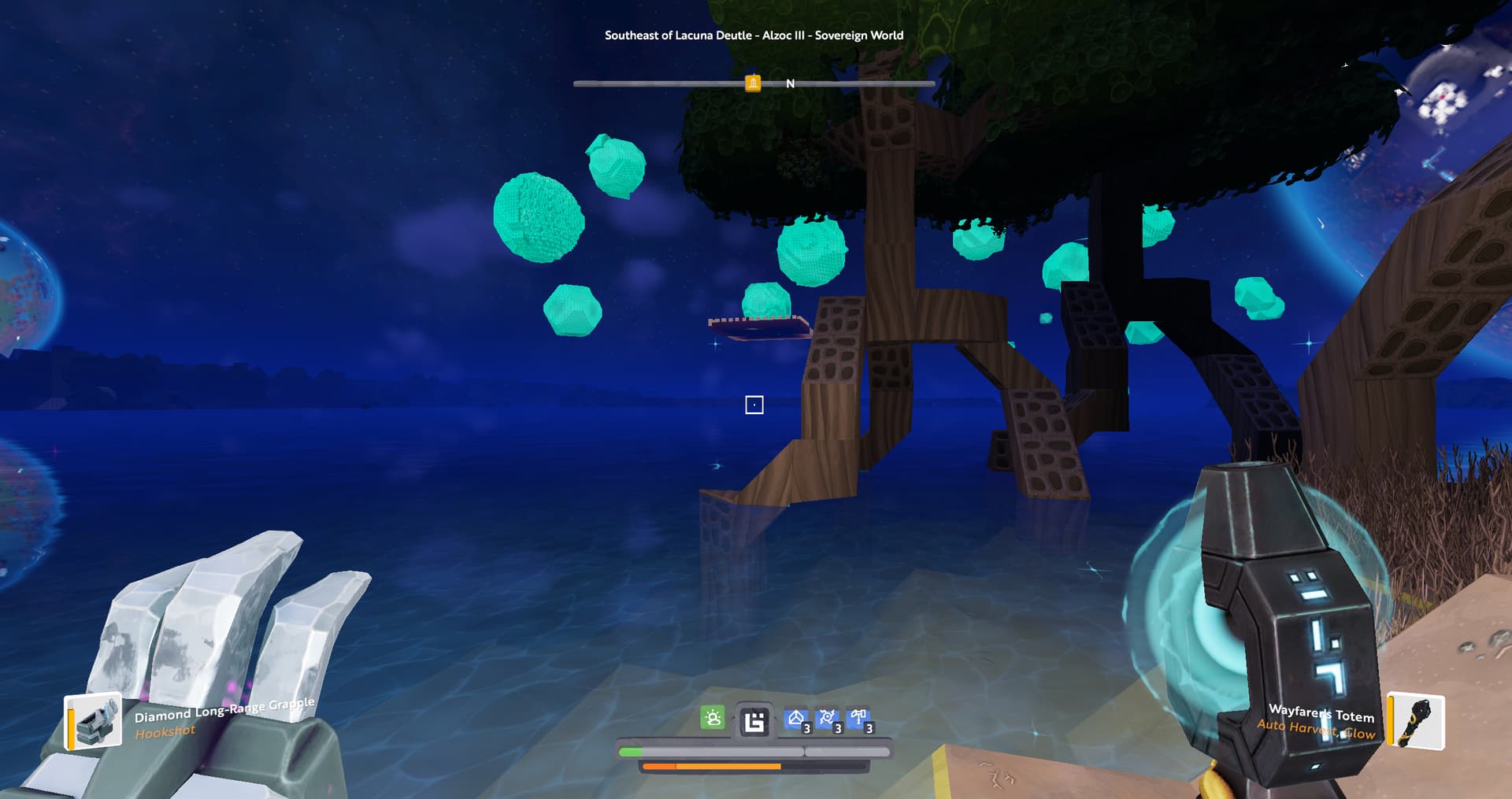
Task: Click the green glowing-figure buff icon
Action: (713, 718)
